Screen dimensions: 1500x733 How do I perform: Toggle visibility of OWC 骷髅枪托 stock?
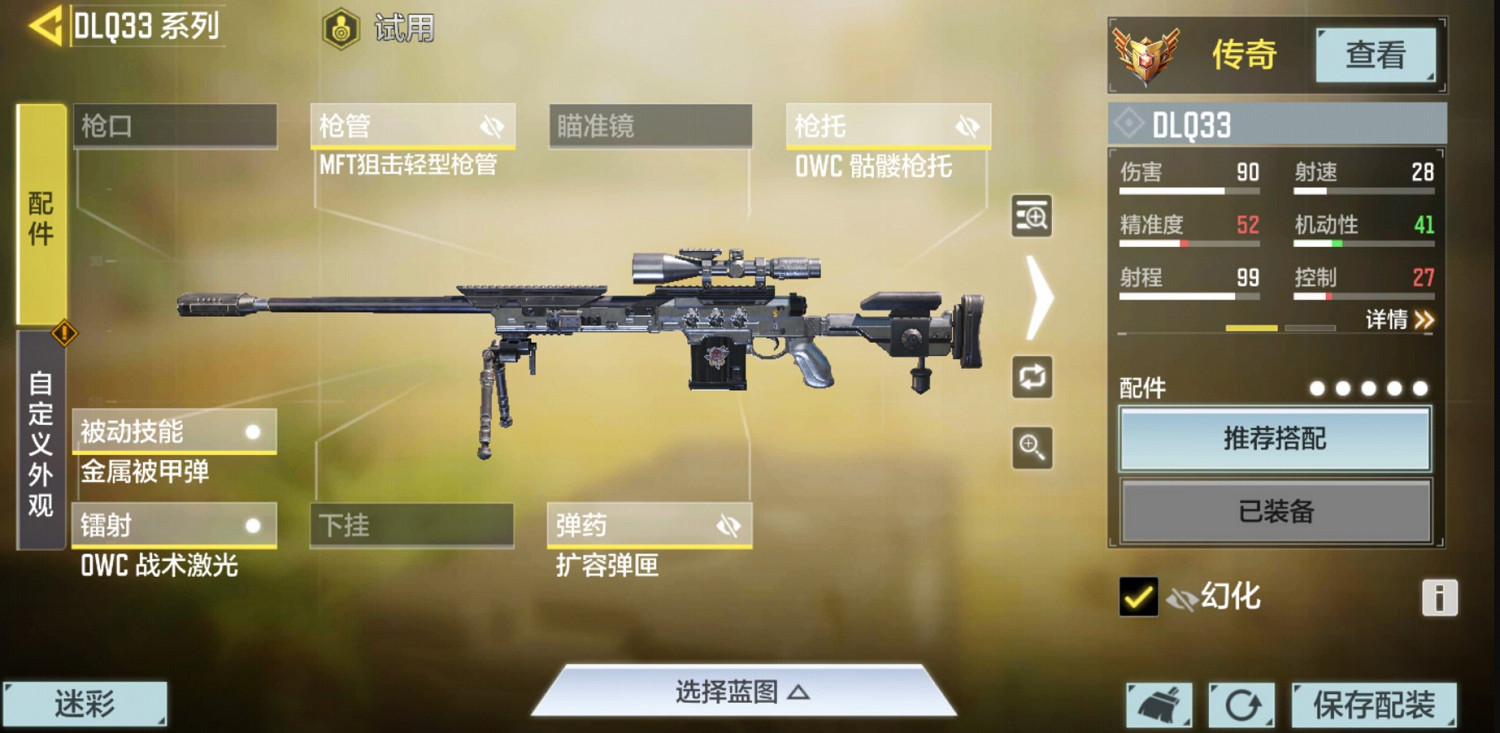[966, 125]
